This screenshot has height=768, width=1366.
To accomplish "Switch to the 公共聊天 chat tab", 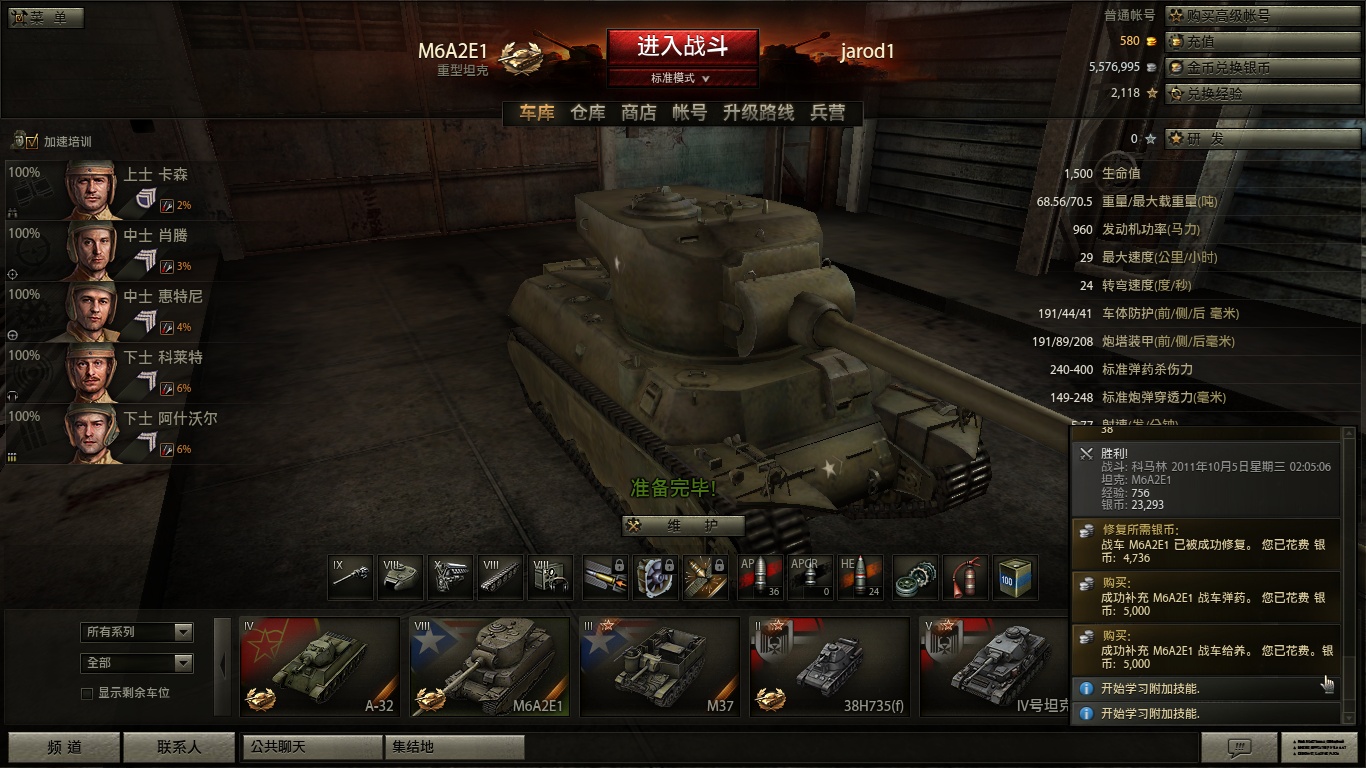I will coord(313,747).
